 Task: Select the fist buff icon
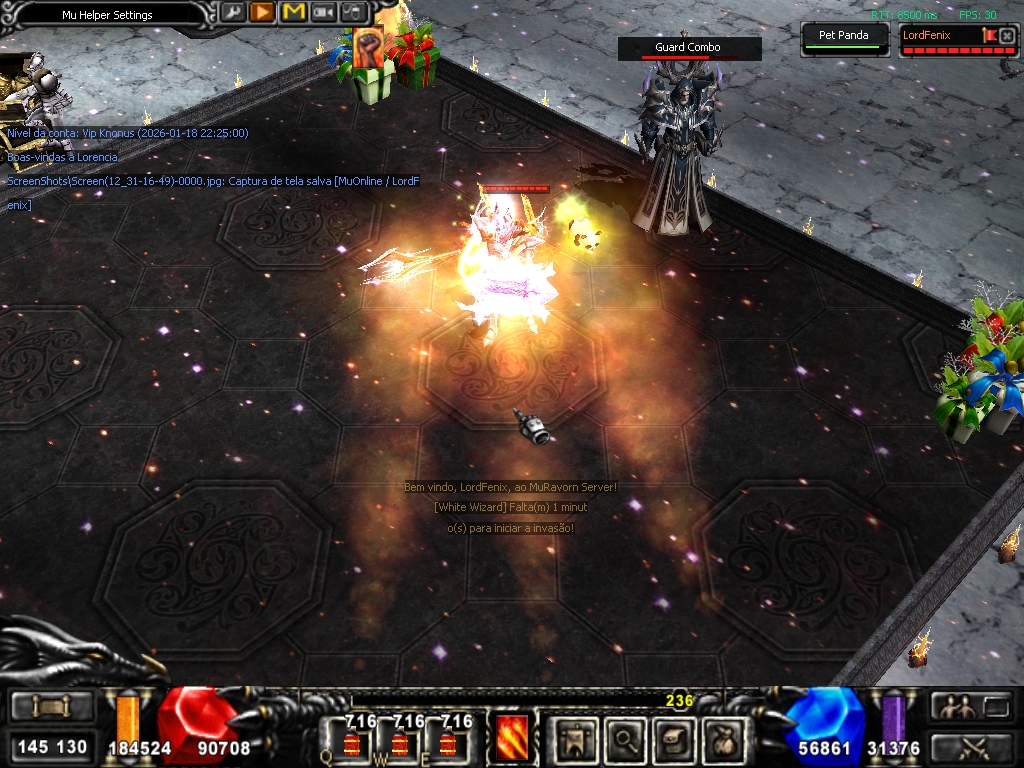click(368, 49)
